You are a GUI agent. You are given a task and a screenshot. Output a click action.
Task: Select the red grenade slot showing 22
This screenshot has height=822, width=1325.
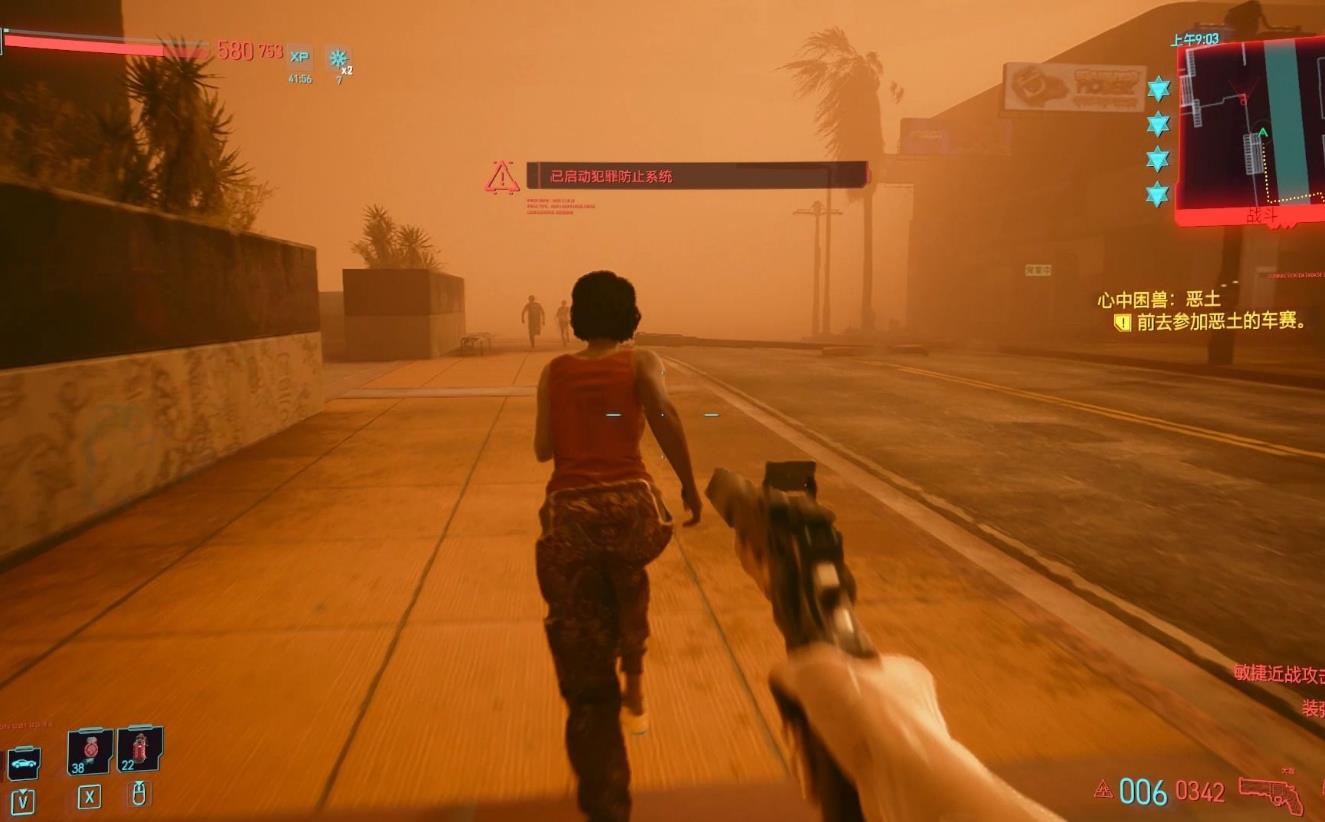tap(139, 749)
